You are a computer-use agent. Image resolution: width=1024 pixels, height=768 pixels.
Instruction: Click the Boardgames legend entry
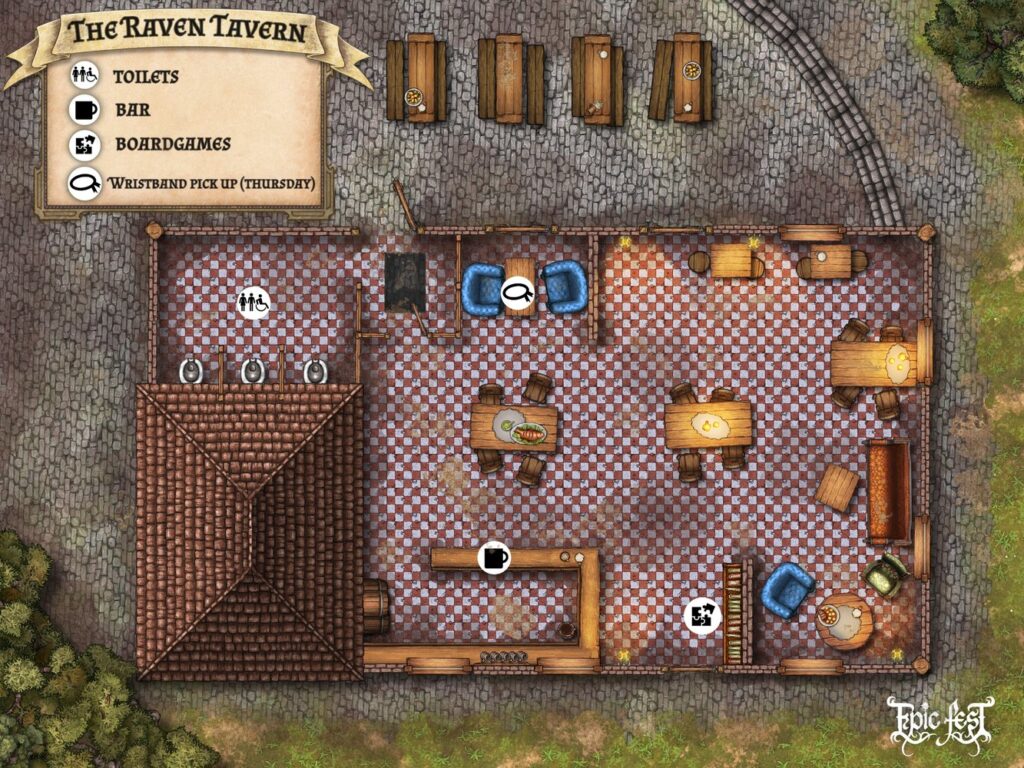point(171,144)
